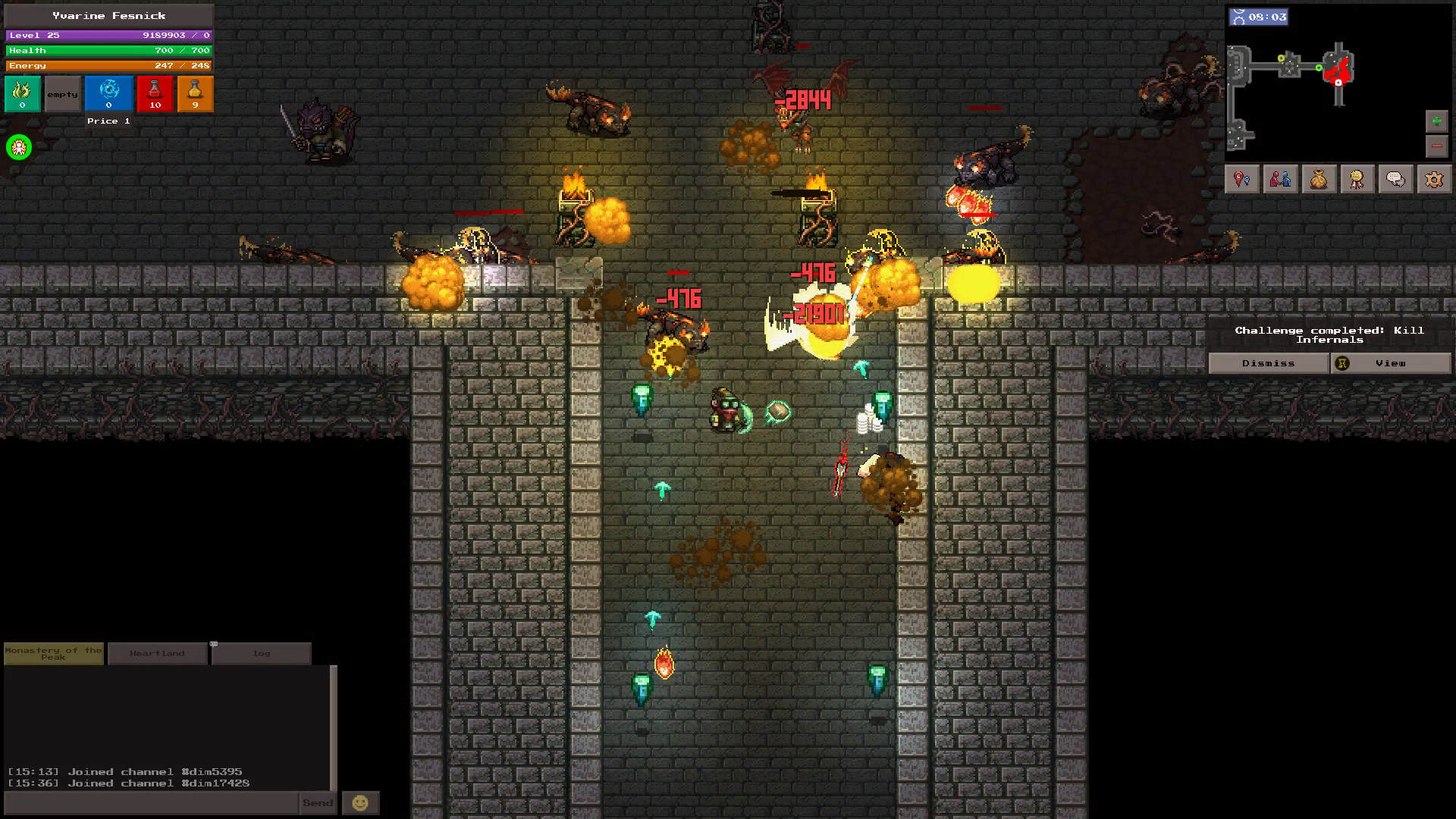This screenshot has width=1456, height=819.
Task: Click the emoji smiley next to the chat input
Action: click(x=361, y=802)
